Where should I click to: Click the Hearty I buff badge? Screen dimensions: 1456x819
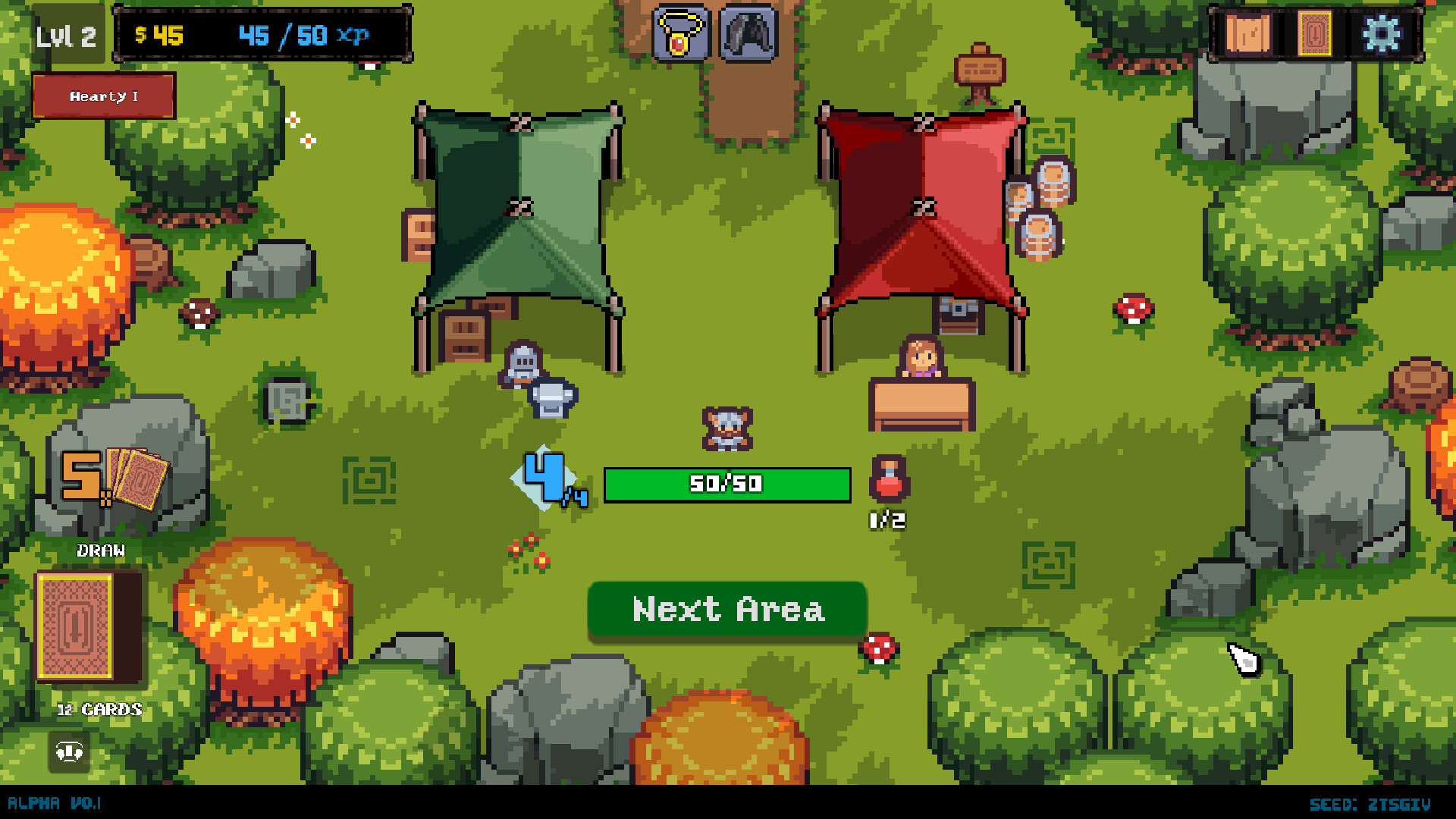104,96
